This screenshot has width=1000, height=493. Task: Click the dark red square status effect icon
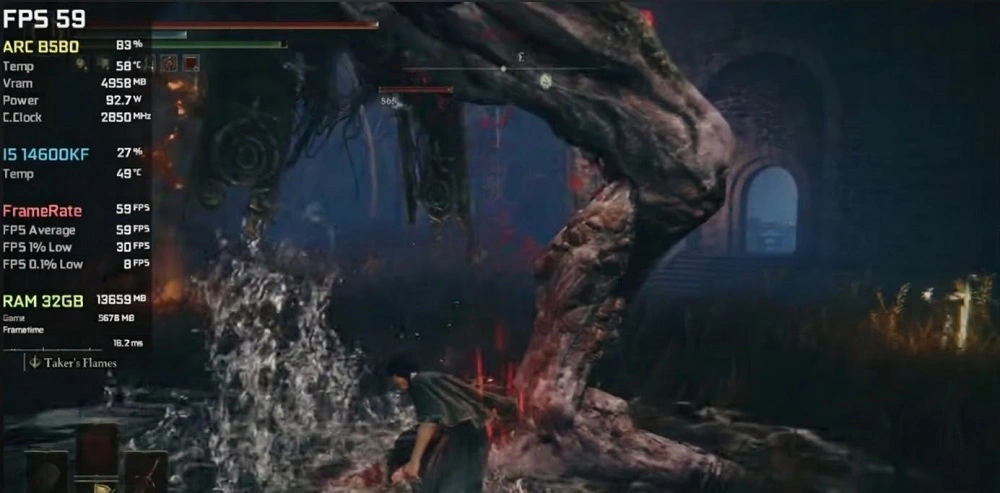coord(191,63)
